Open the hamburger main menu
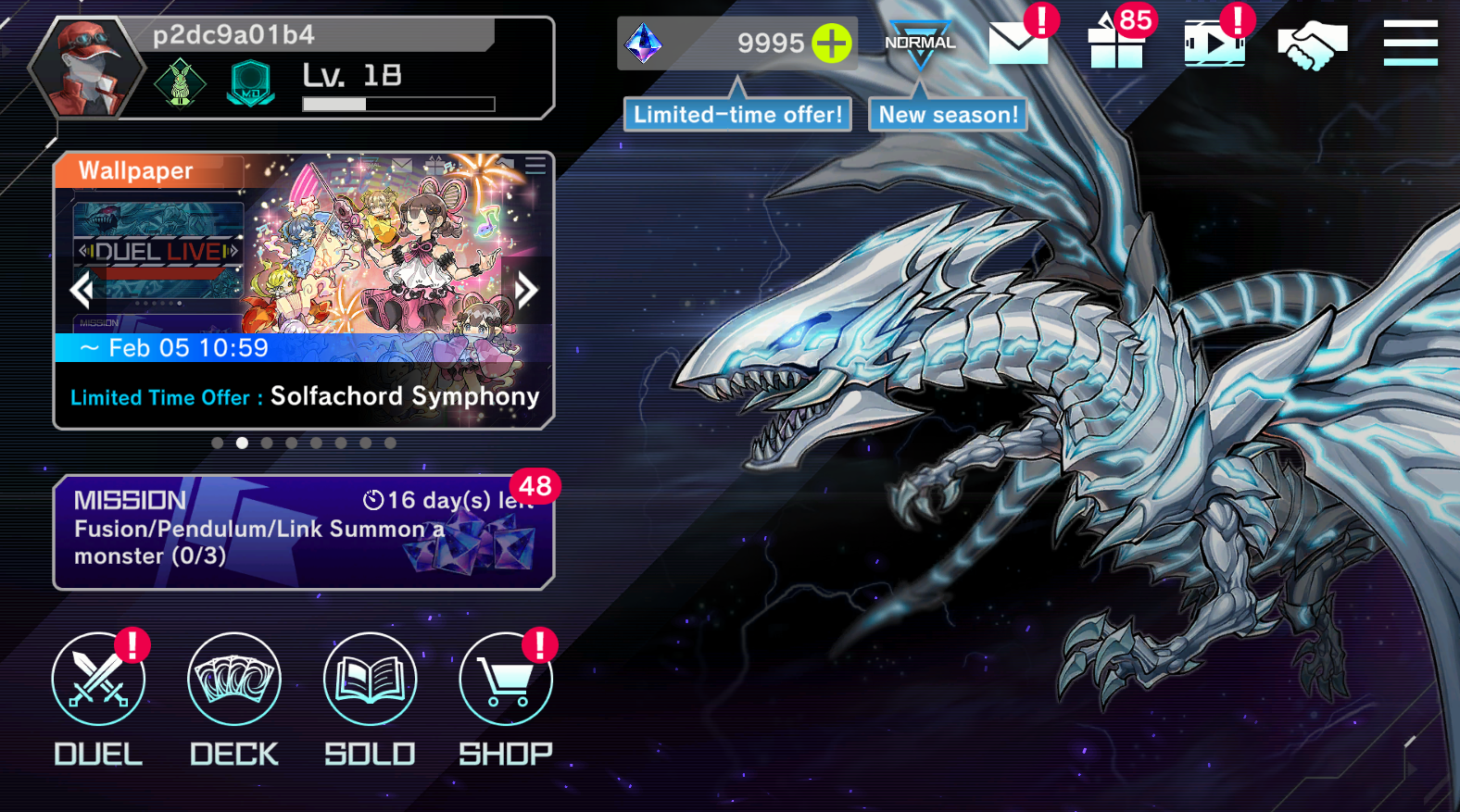The width and height of the screenshot is (1460, 812). pos(1410,43)
